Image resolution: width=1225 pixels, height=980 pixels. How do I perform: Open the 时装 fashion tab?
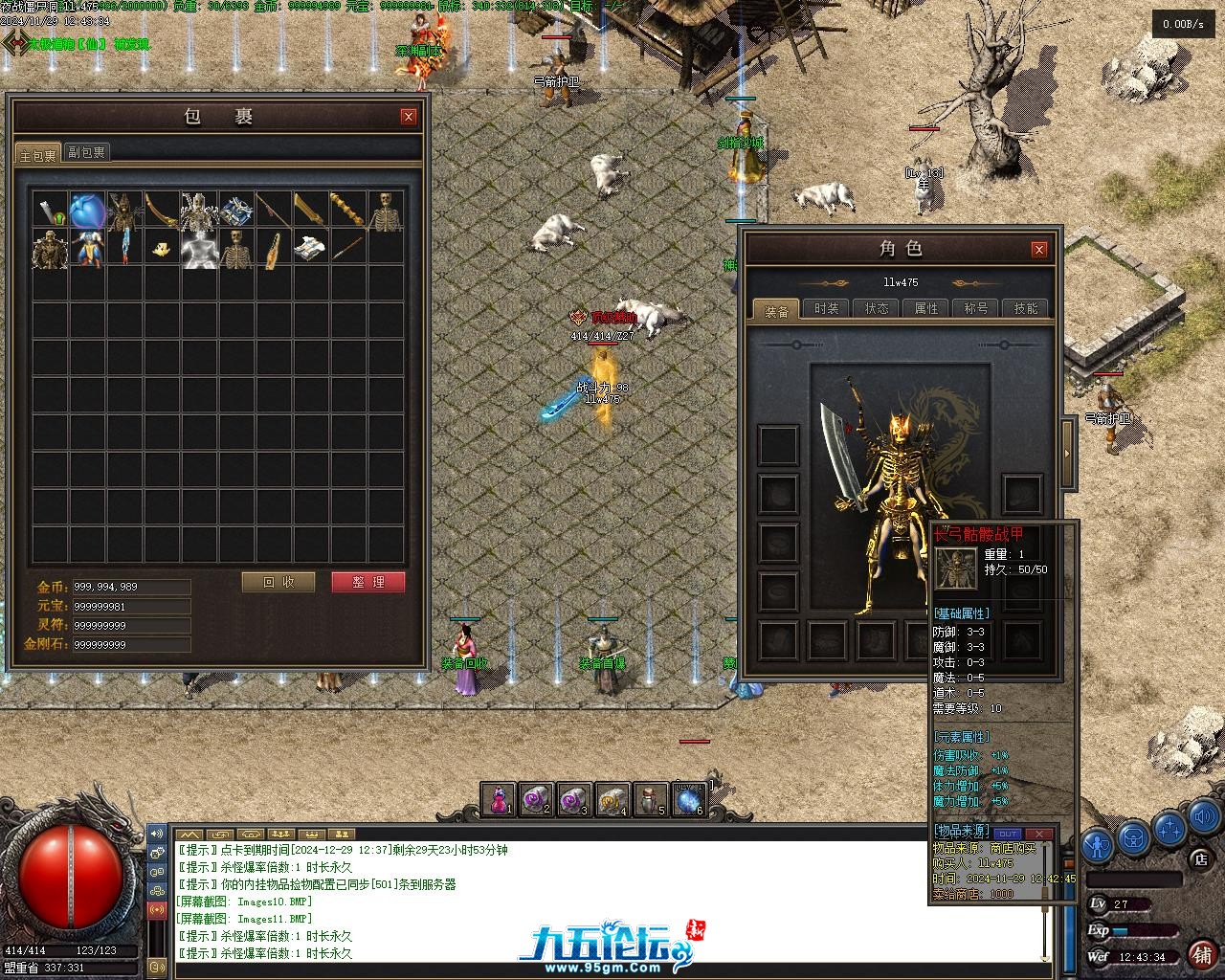tap(827, 308)
